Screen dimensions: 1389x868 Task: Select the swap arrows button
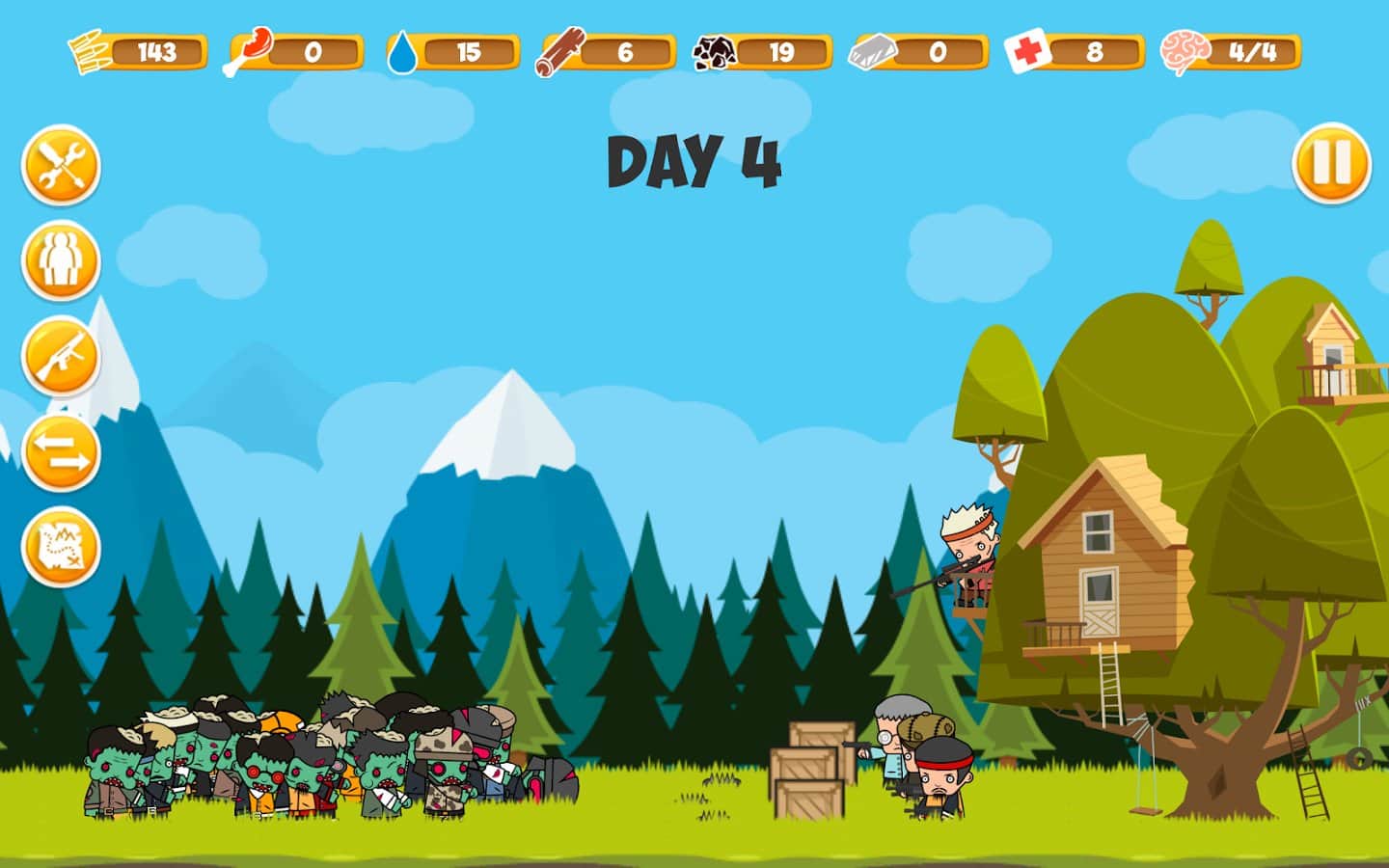(61, 451)
